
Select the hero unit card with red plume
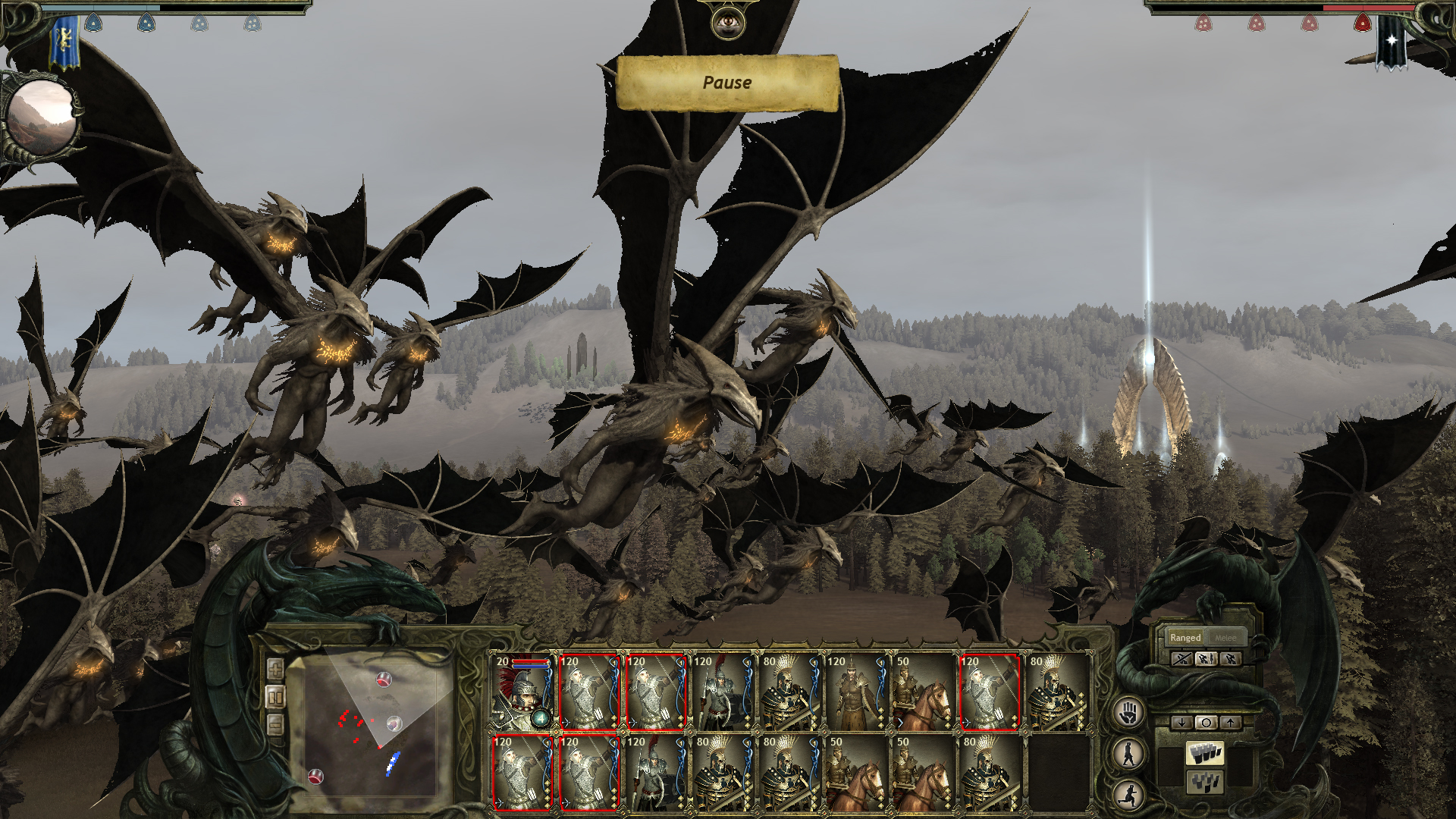click(523, 693)
